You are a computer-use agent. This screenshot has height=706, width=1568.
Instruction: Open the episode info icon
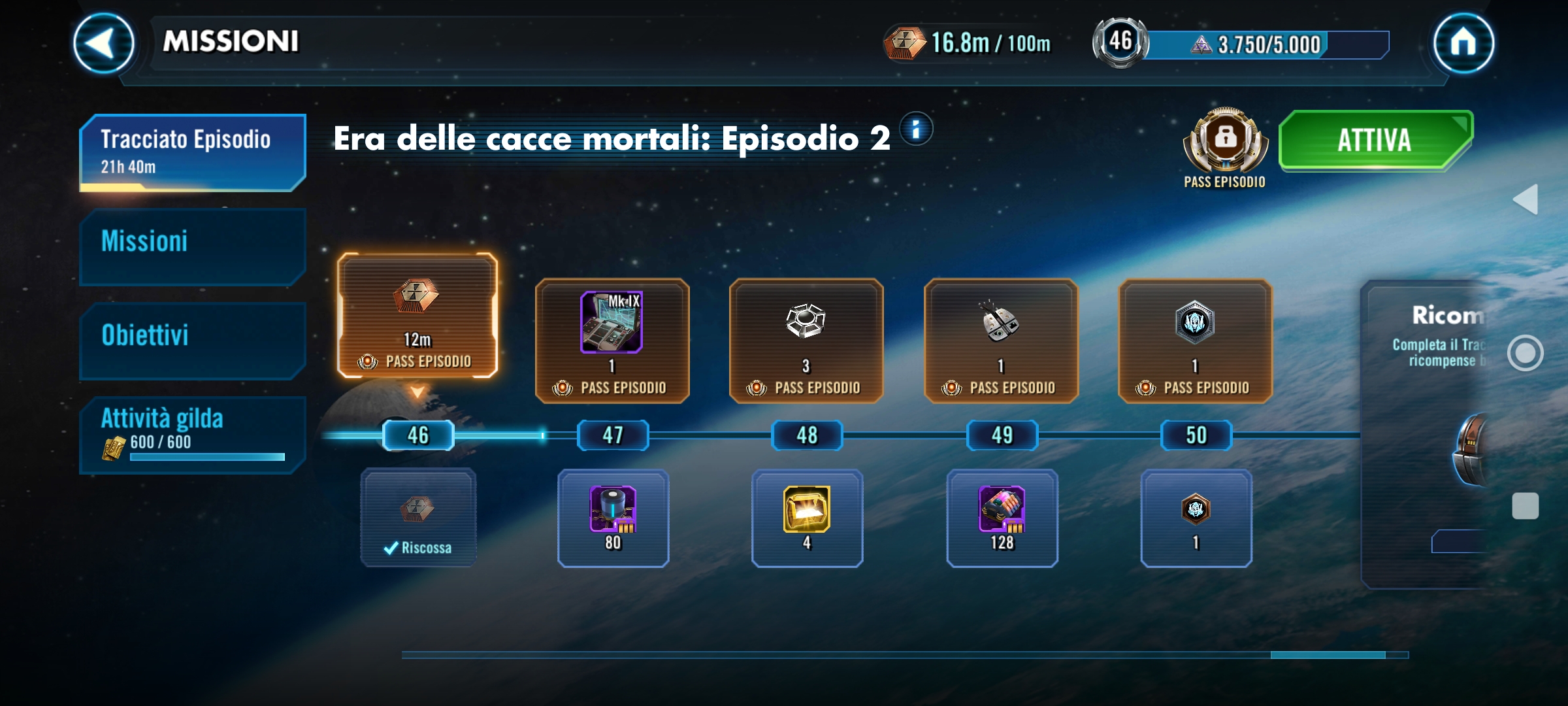(x=916, y=129)
